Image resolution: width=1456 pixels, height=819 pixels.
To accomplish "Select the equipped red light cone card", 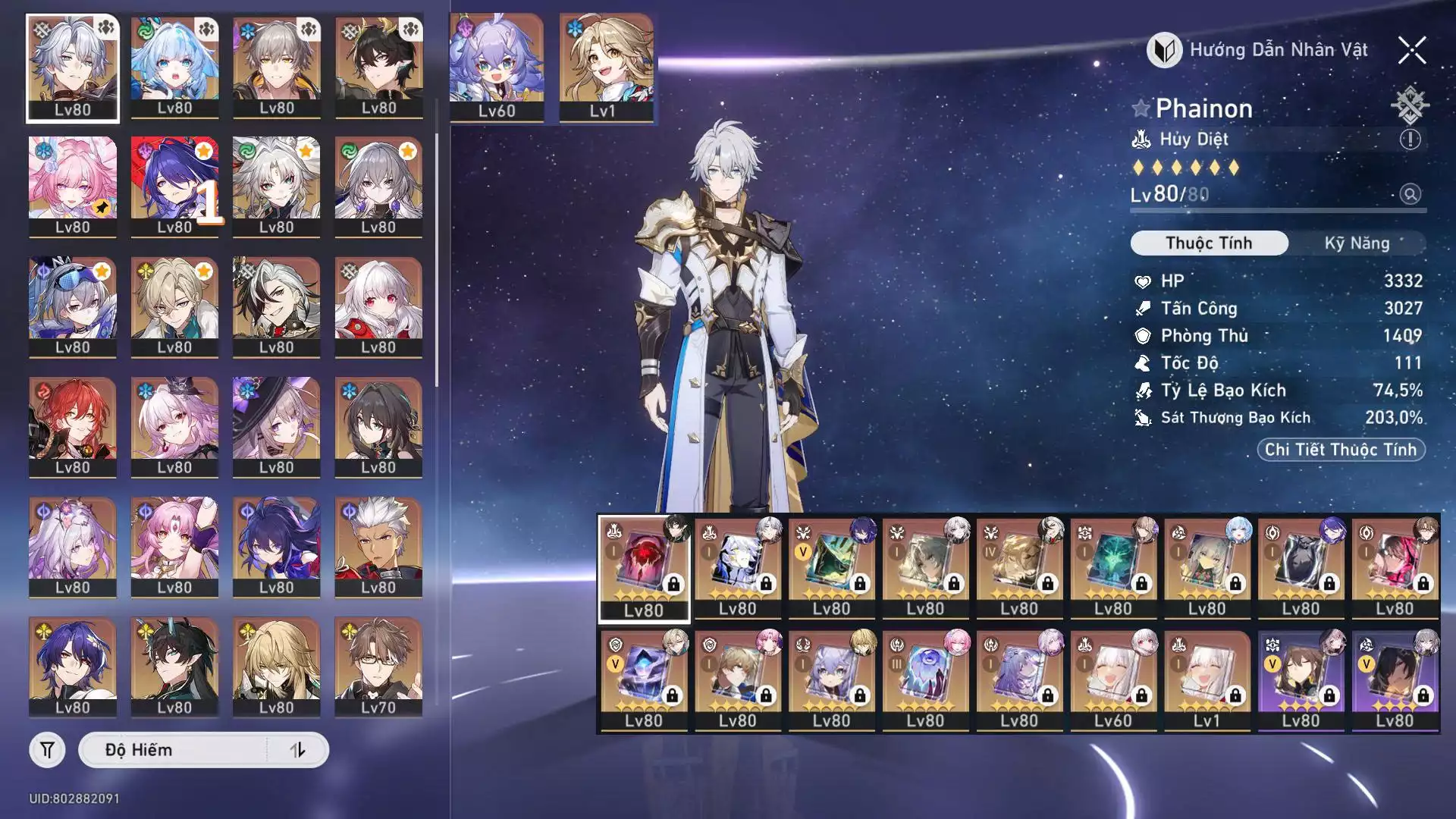I will 644,567.
